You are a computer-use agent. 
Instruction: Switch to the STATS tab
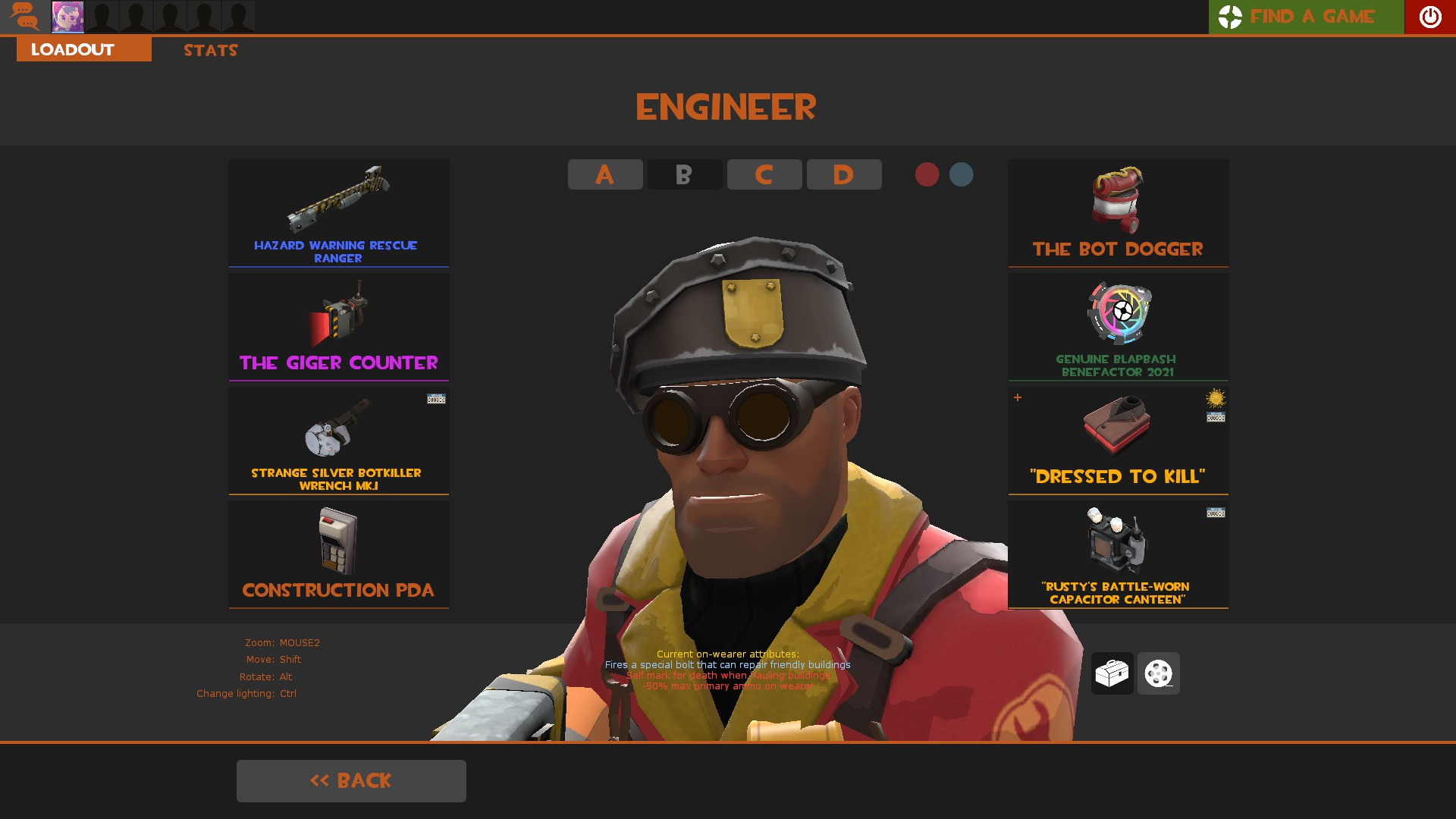[210, 50]
